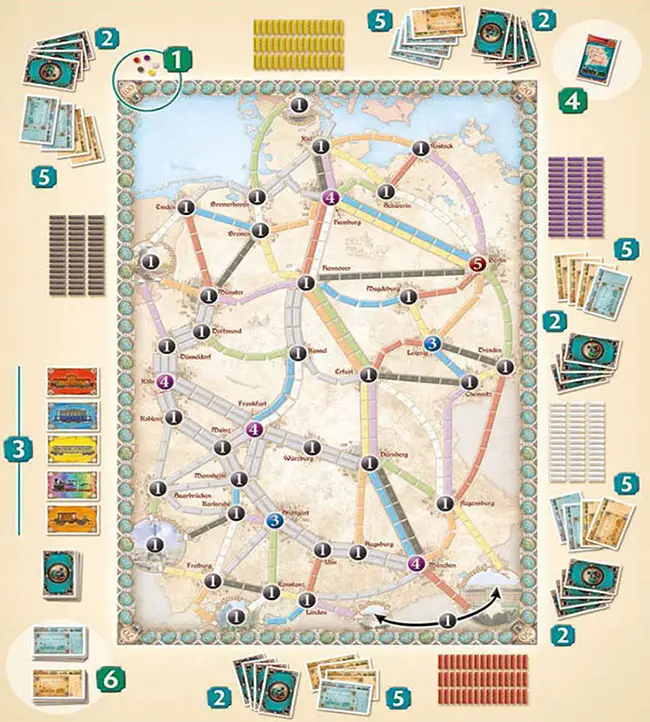
Task: Draw a blue short-route destination ticket
Action: pos(60,641)
